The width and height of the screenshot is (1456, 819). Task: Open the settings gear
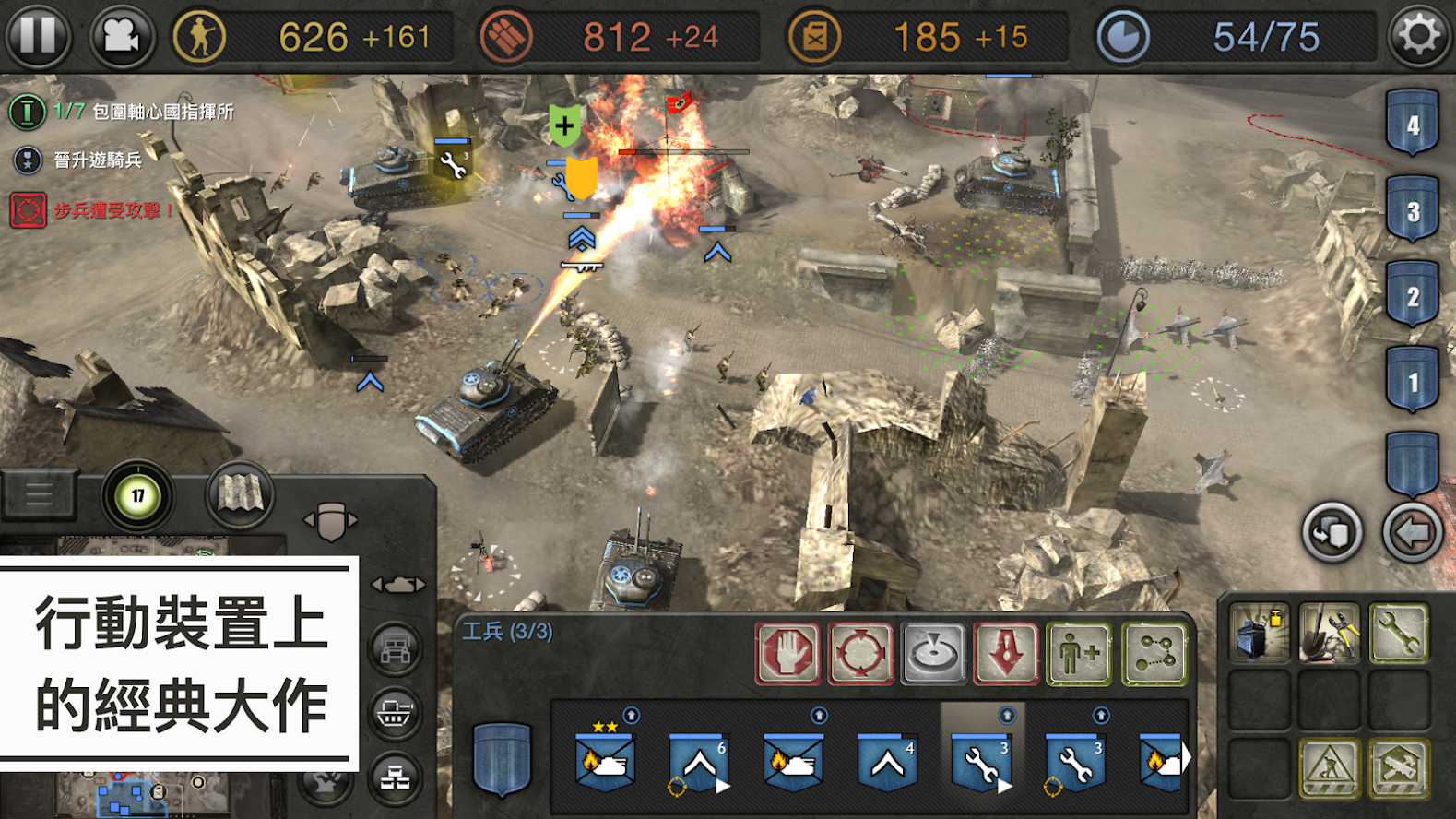[x=1418, y=36]
